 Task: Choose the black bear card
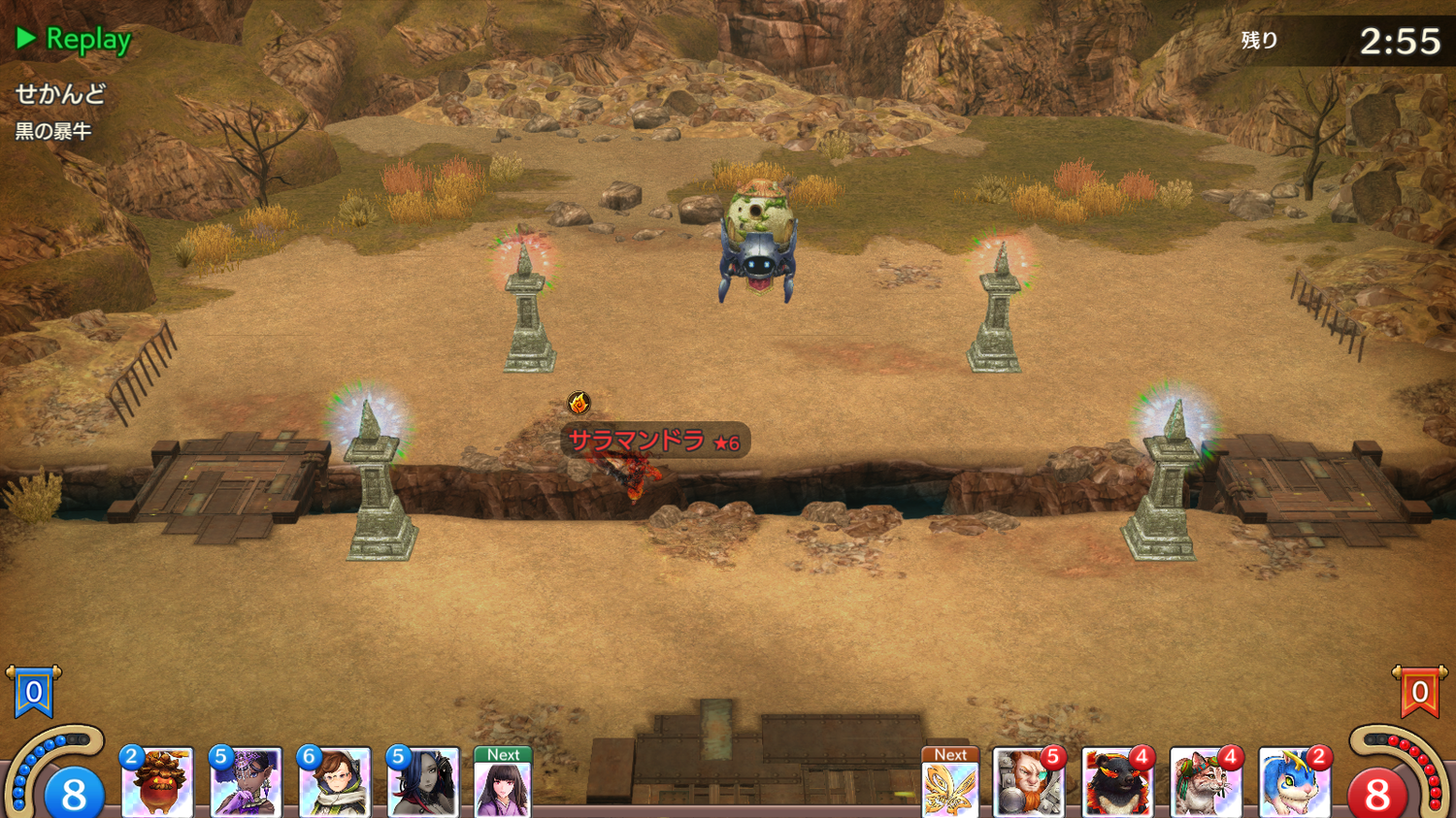(x=1116, y=782)
